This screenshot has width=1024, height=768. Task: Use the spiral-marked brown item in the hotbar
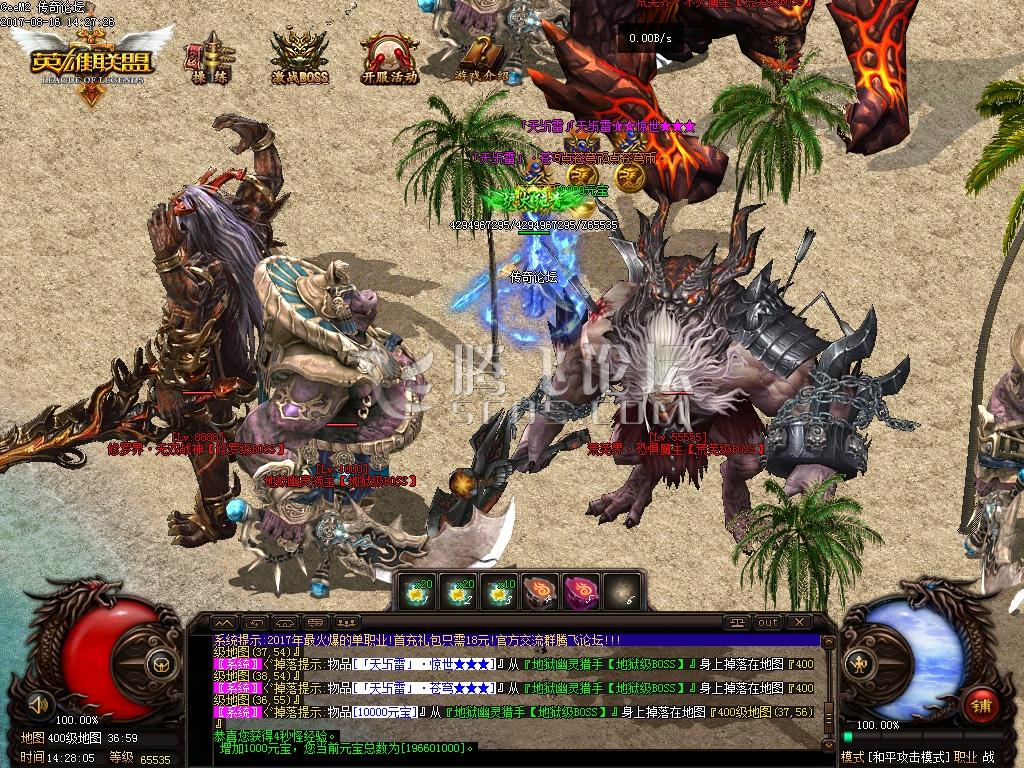coord(538,592)
